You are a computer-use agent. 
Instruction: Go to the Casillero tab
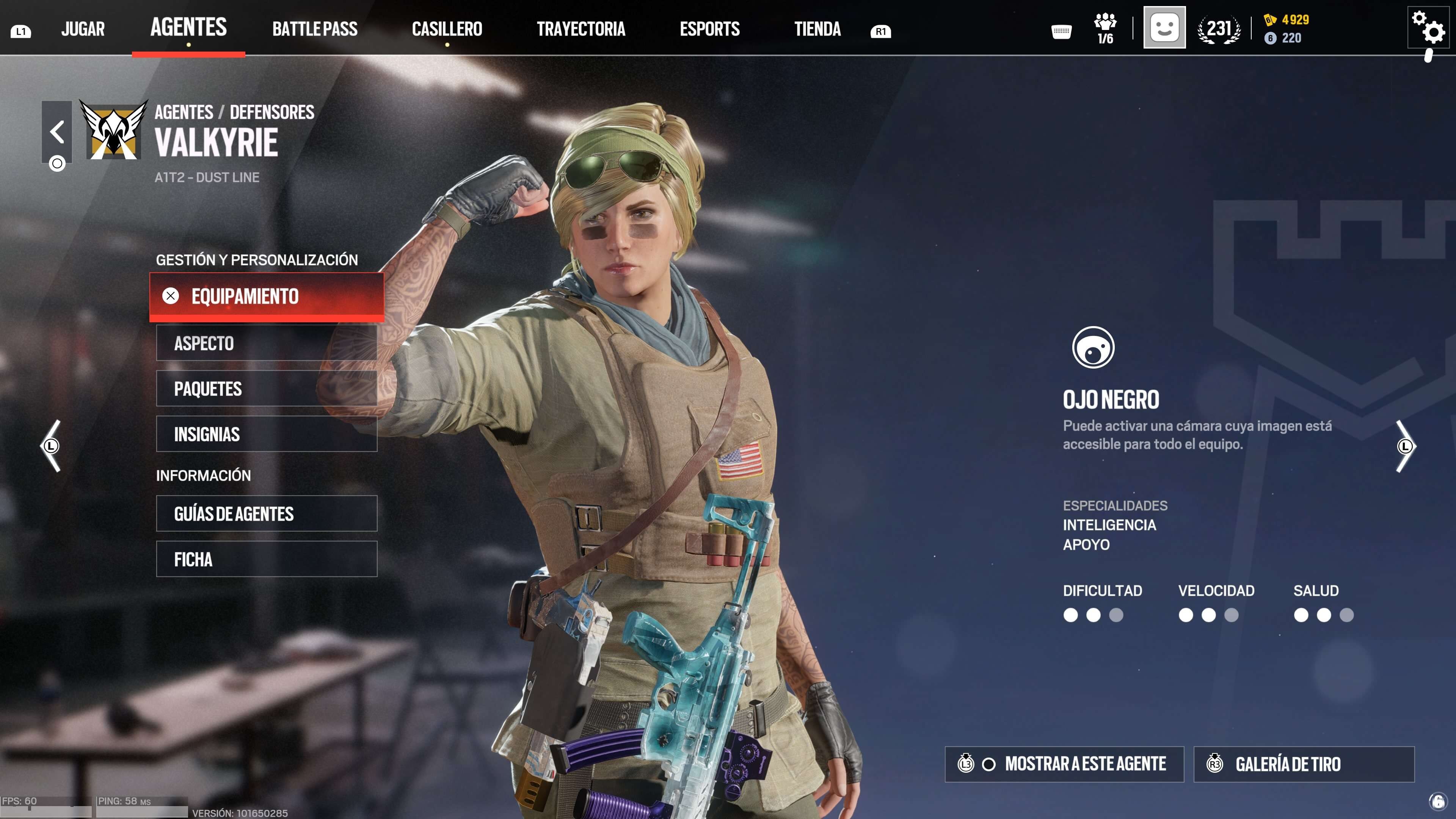pyautogui.click(x=447, y=29)
